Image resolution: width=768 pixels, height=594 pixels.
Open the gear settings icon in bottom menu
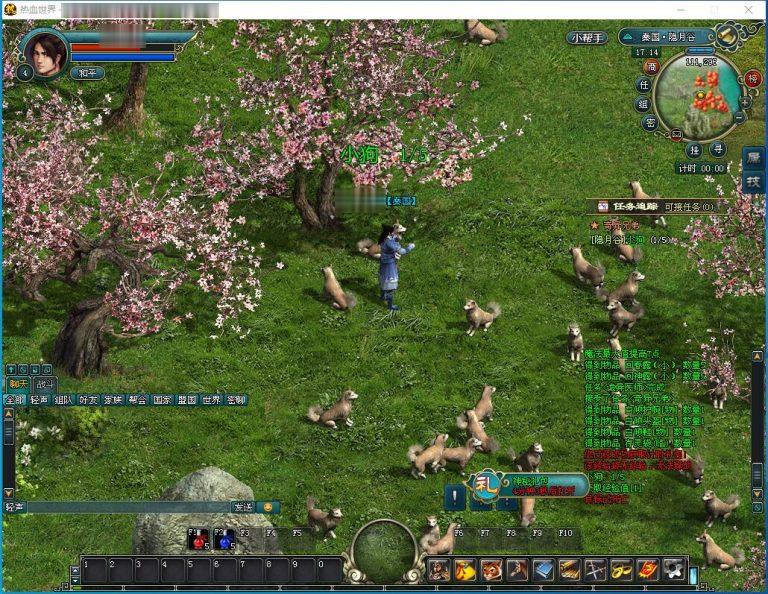pos(673,570)
